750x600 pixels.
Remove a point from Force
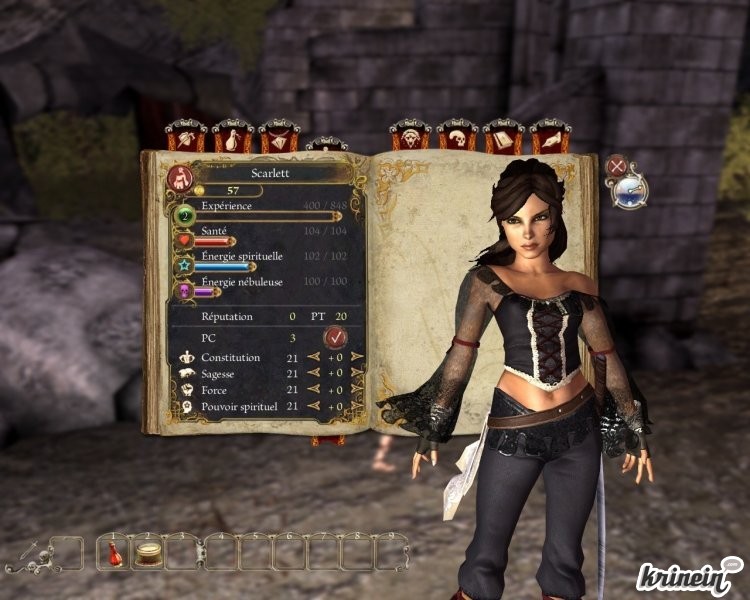click(x=314, y=389)
